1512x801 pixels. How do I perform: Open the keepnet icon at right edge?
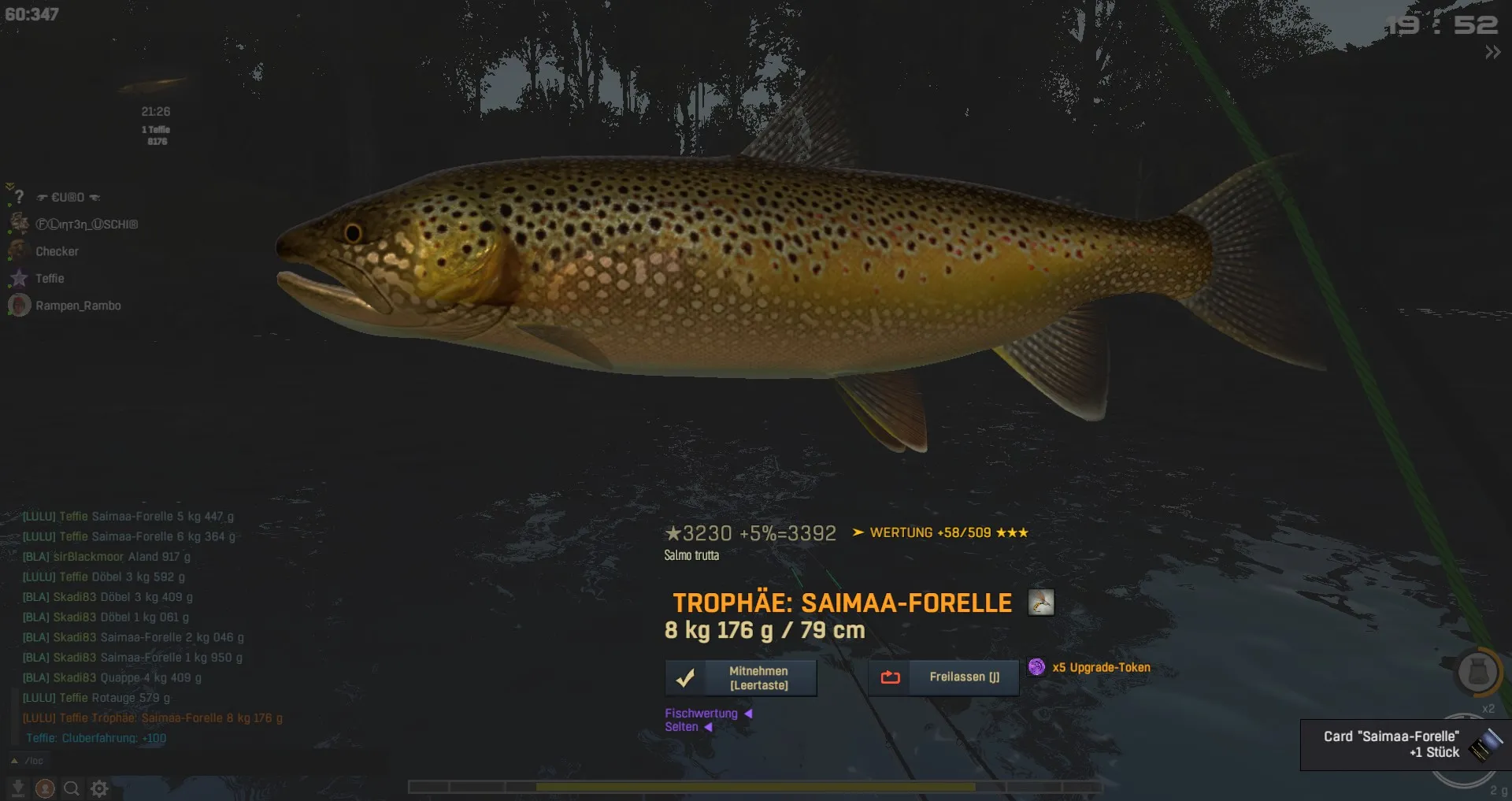(x=1477, y=673)
